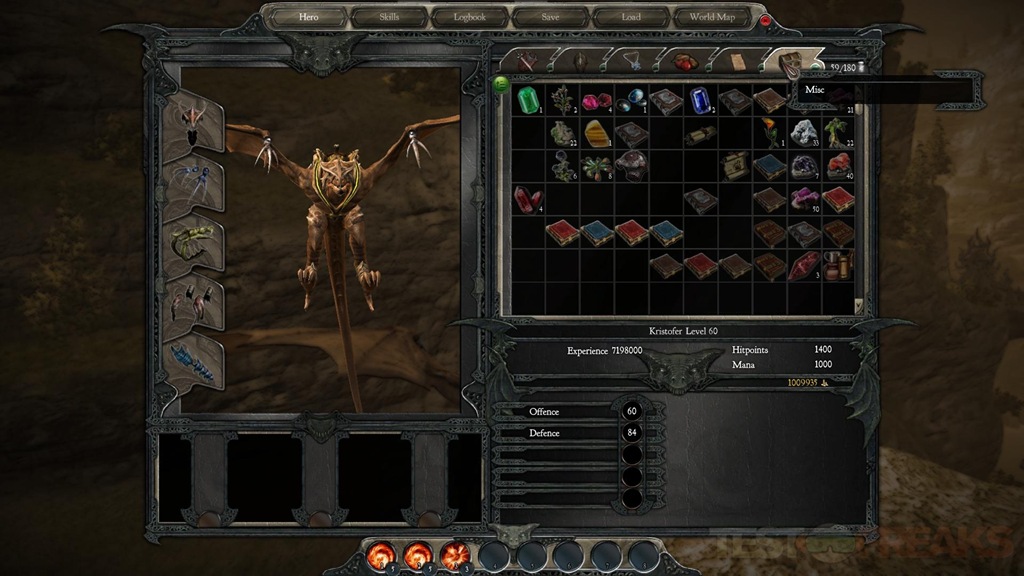Select the green emerald gem
1024x576 pixels.
(x=528, y=99)
